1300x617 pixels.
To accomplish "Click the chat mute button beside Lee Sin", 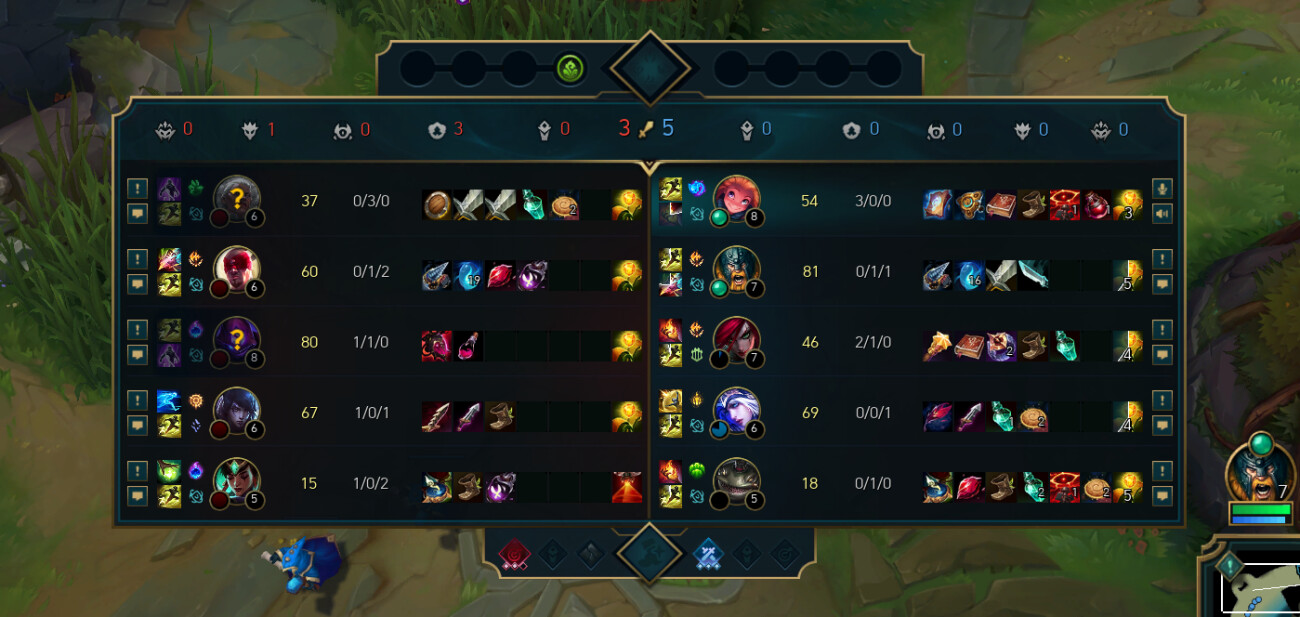I will point(138,283).
